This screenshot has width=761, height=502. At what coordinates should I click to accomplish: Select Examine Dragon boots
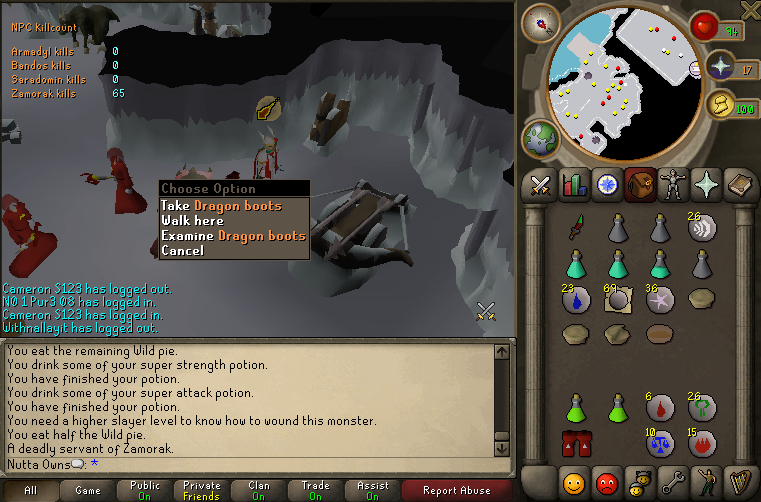233,236
